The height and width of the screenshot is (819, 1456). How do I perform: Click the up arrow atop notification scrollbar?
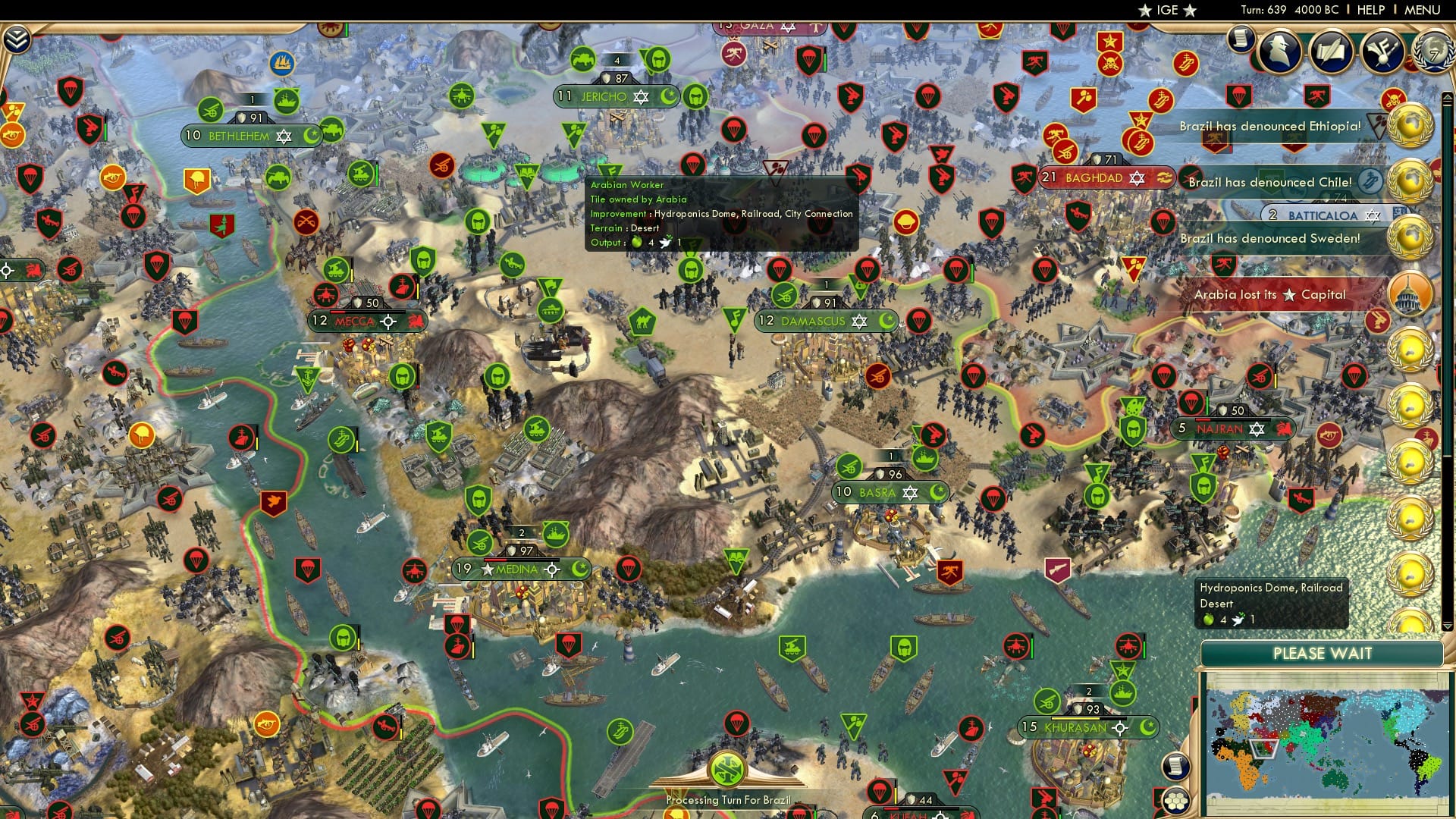coord(1448,97)
